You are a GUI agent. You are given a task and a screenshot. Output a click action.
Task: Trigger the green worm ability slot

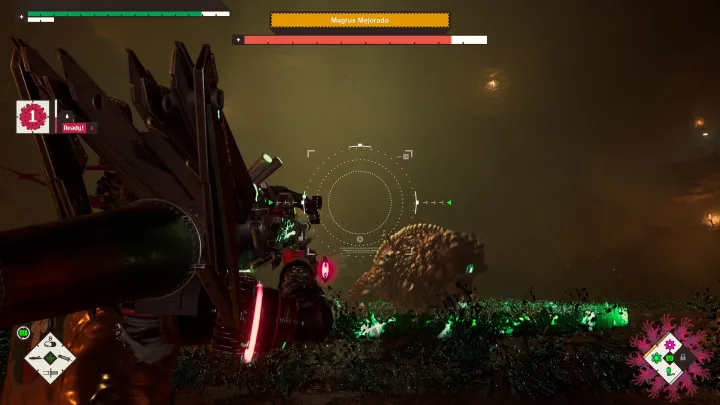click(x=670, y=371)
